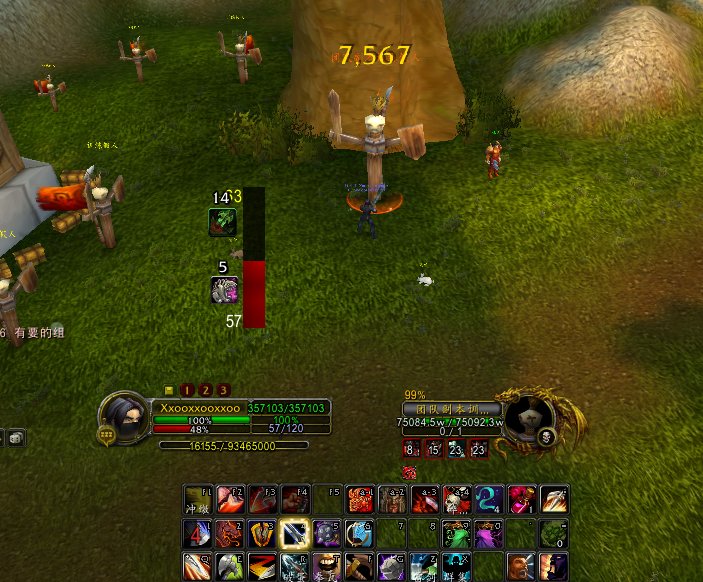This screenshot has height=582, width=703.
Task: Click the small chat dice icon
Action: (15, 437)
